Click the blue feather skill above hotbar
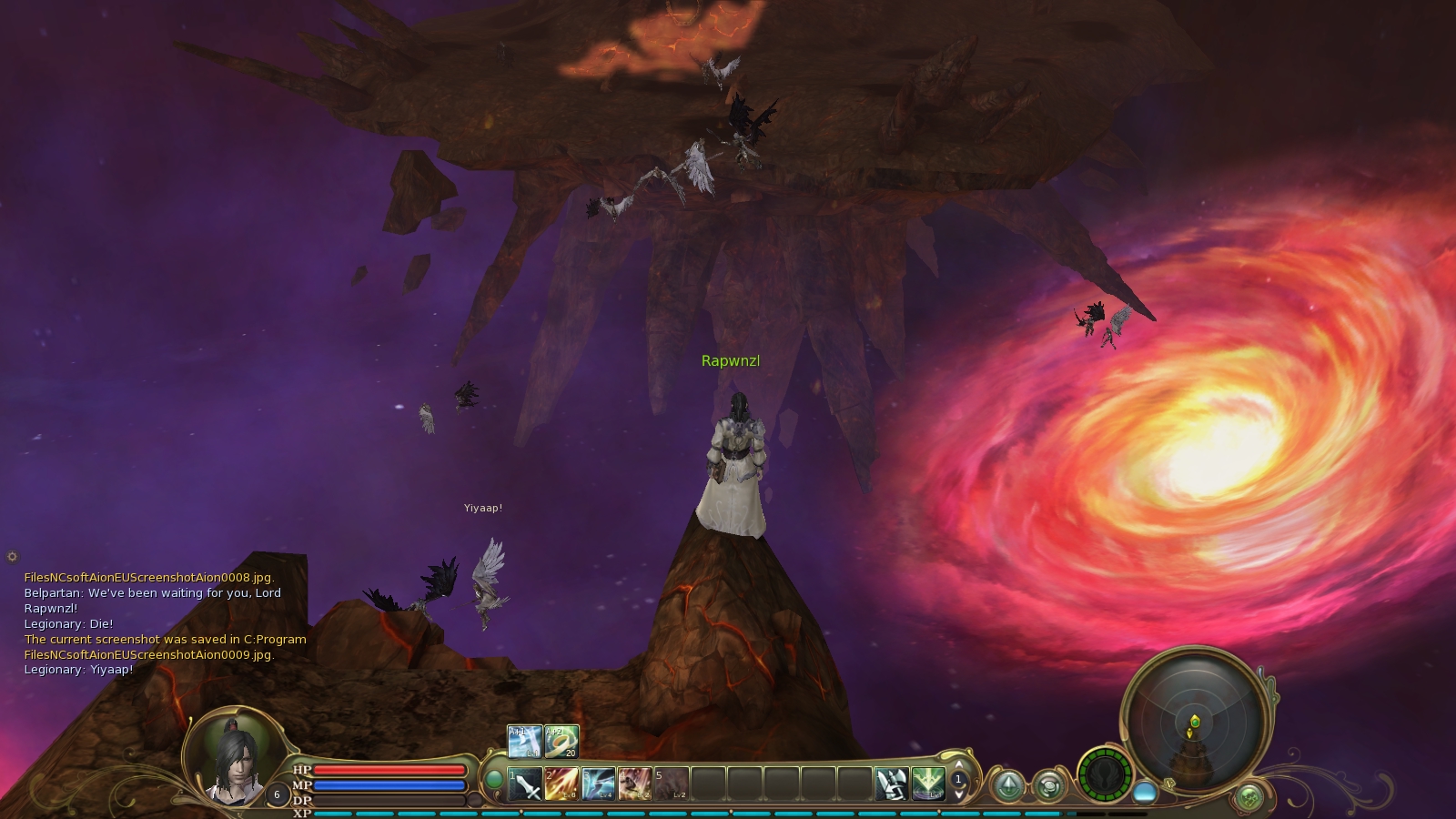1456x819 pixels. (525, 742)
